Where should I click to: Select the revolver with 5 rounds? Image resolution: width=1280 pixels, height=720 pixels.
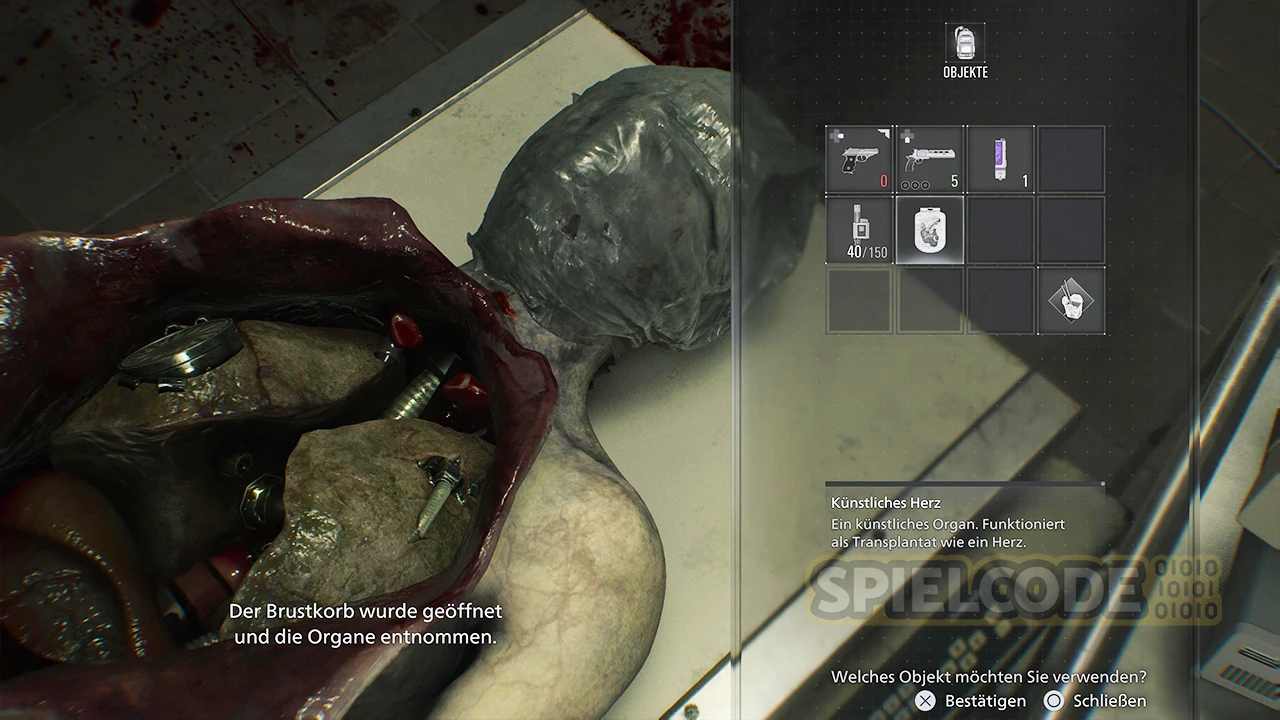coord(929,159)
